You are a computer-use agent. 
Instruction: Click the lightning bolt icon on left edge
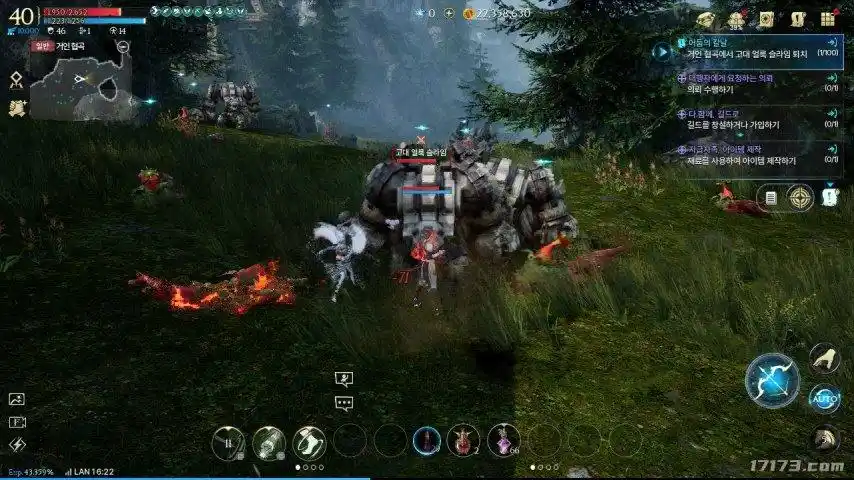[x=17, y=445]
